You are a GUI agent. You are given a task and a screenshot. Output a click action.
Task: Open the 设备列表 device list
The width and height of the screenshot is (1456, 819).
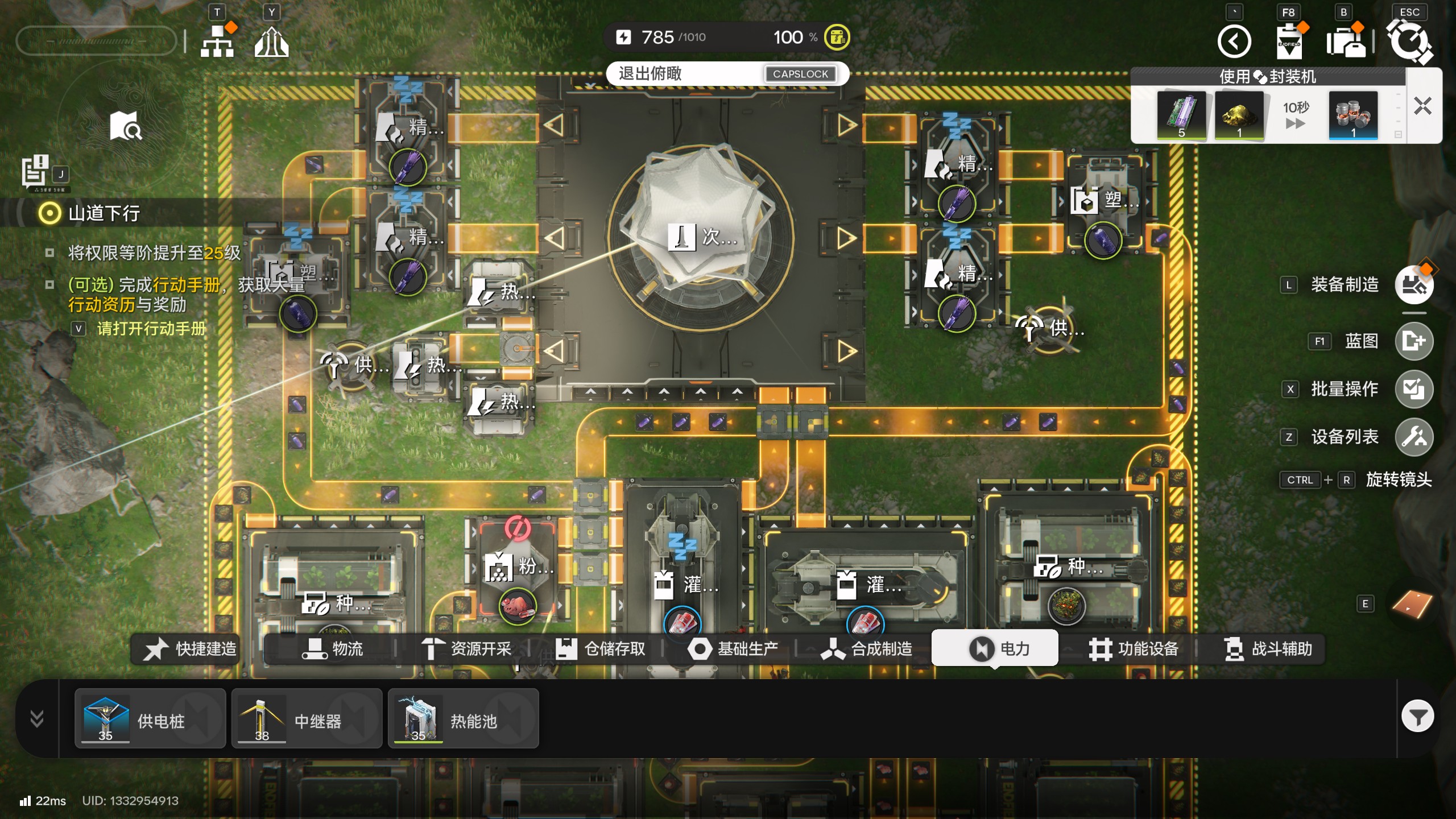pos(1414,437)
